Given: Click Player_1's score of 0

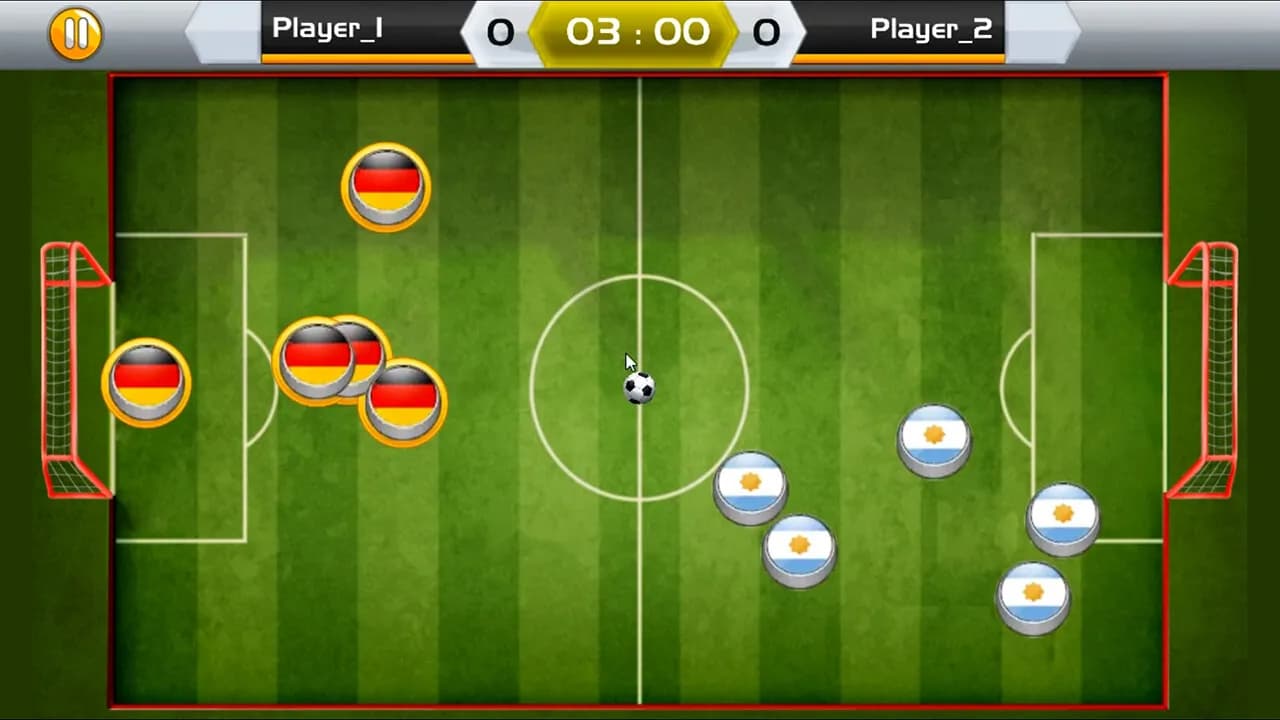Looking at the screenshot, I should pos(501,32).
